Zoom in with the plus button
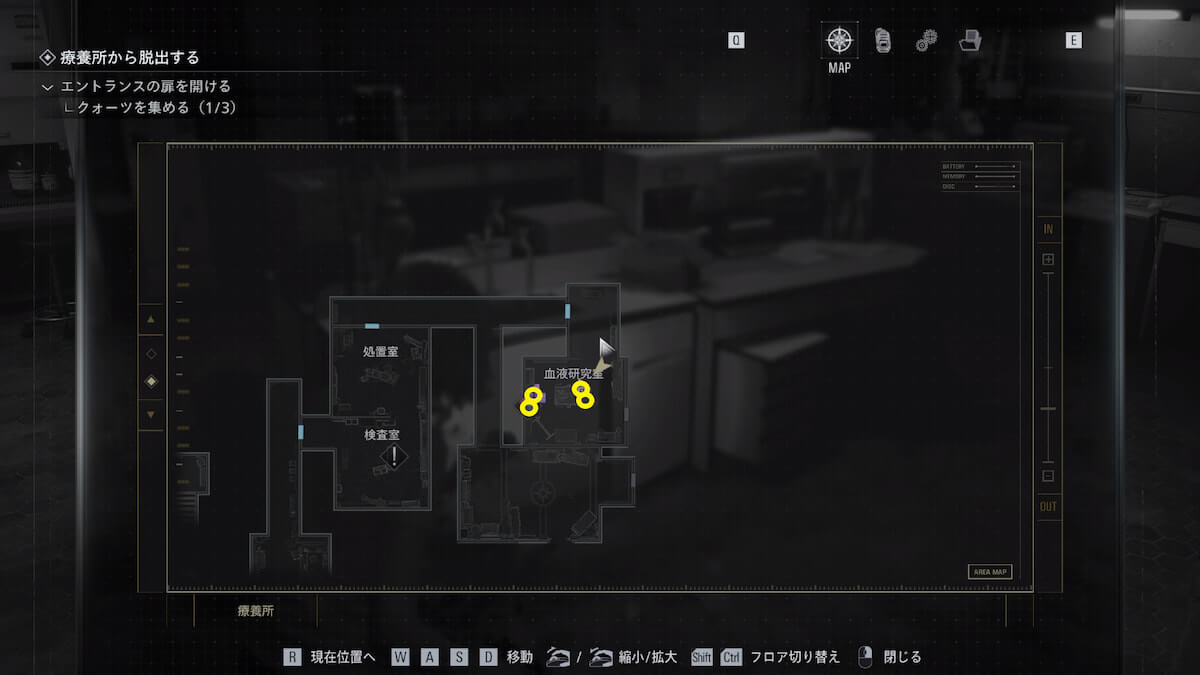 click(1048, 259)
